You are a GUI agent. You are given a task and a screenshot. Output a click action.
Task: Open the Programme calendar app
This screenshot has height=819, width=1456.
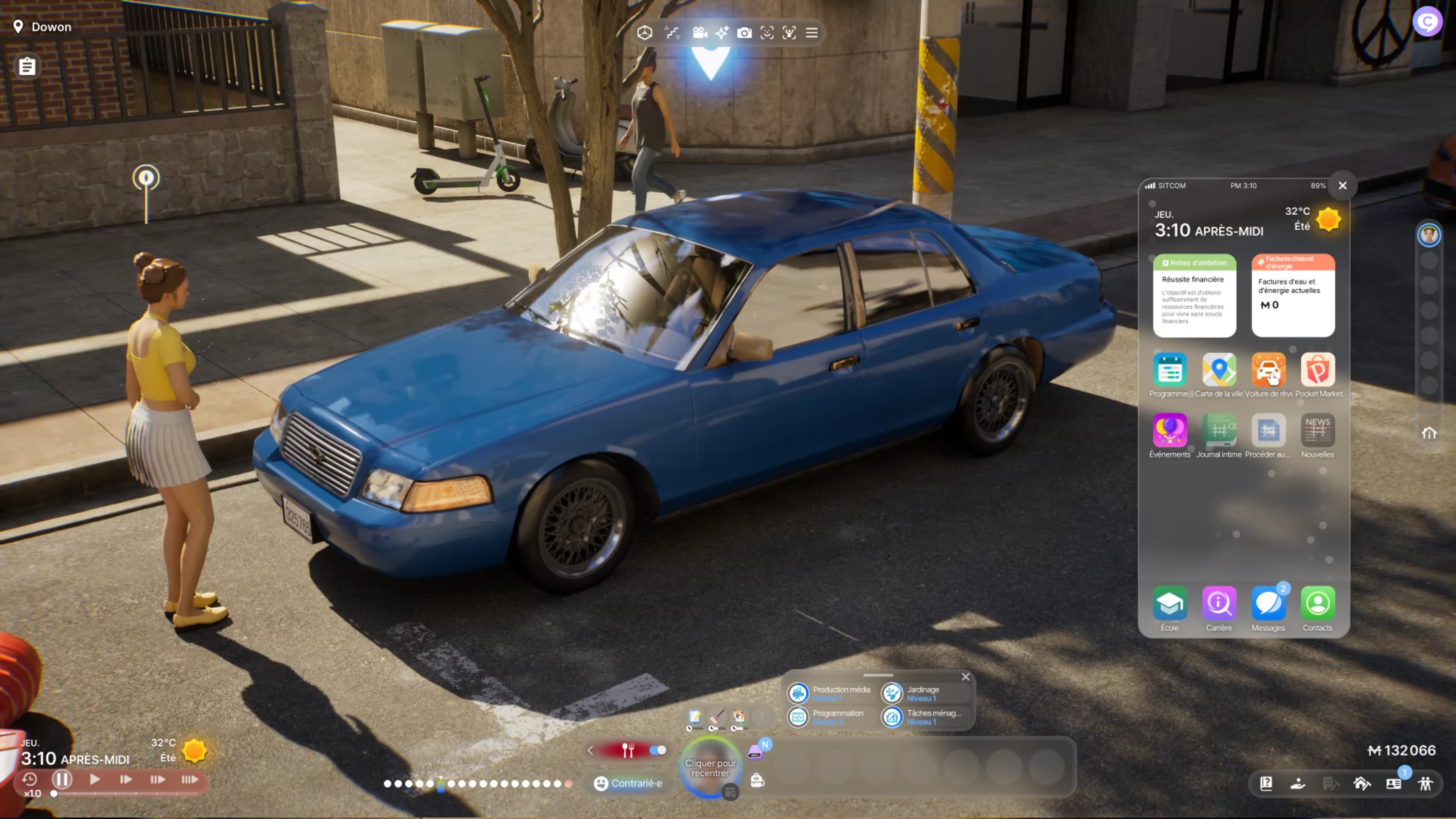pos(1169,370)
